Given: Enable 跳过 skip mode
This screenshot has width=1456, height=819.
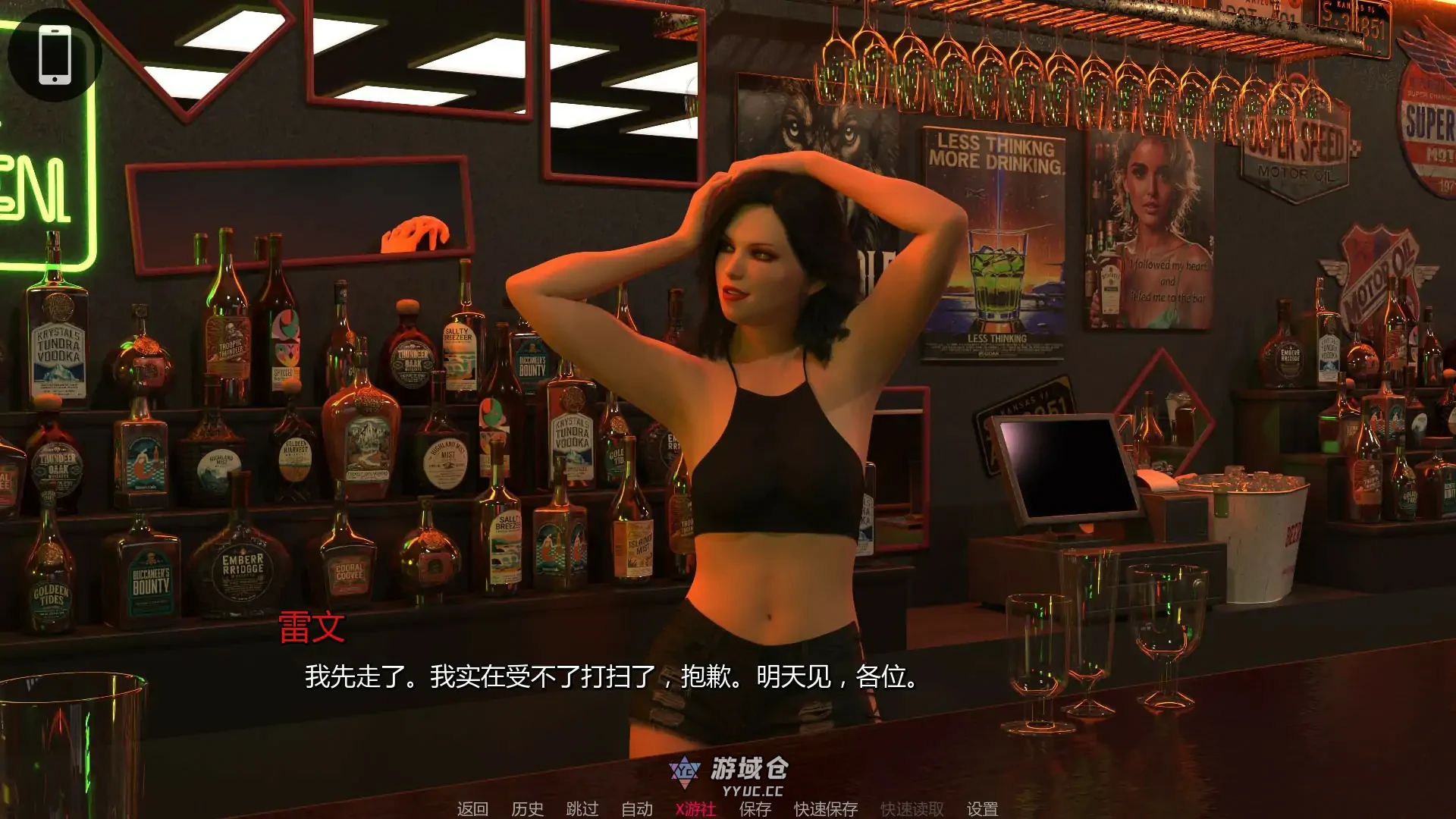Looking at the screenshot, I should tap(581, 809).
